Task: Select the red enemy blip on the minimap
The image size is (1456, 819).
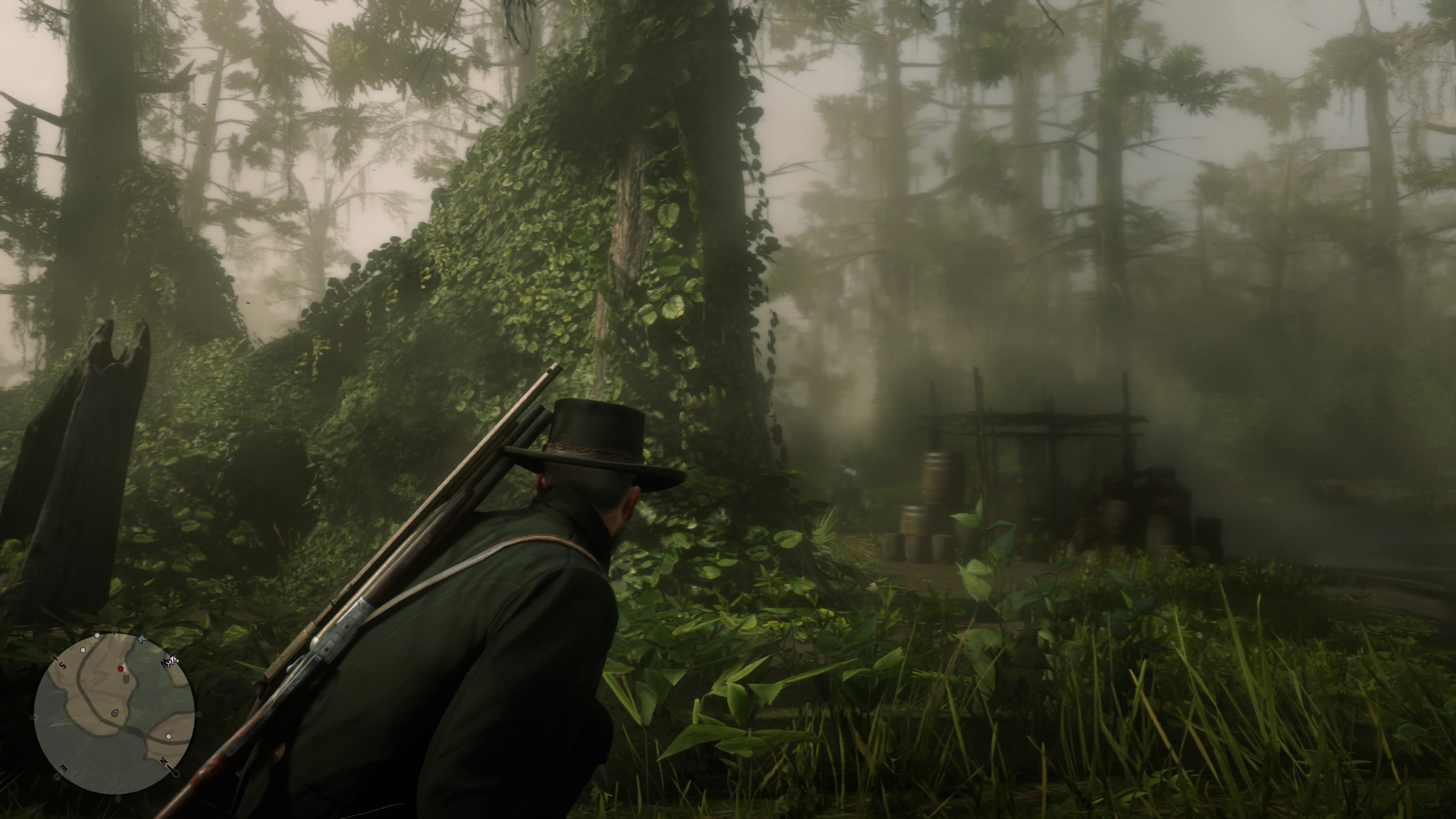Action: (x=121, y=669)
